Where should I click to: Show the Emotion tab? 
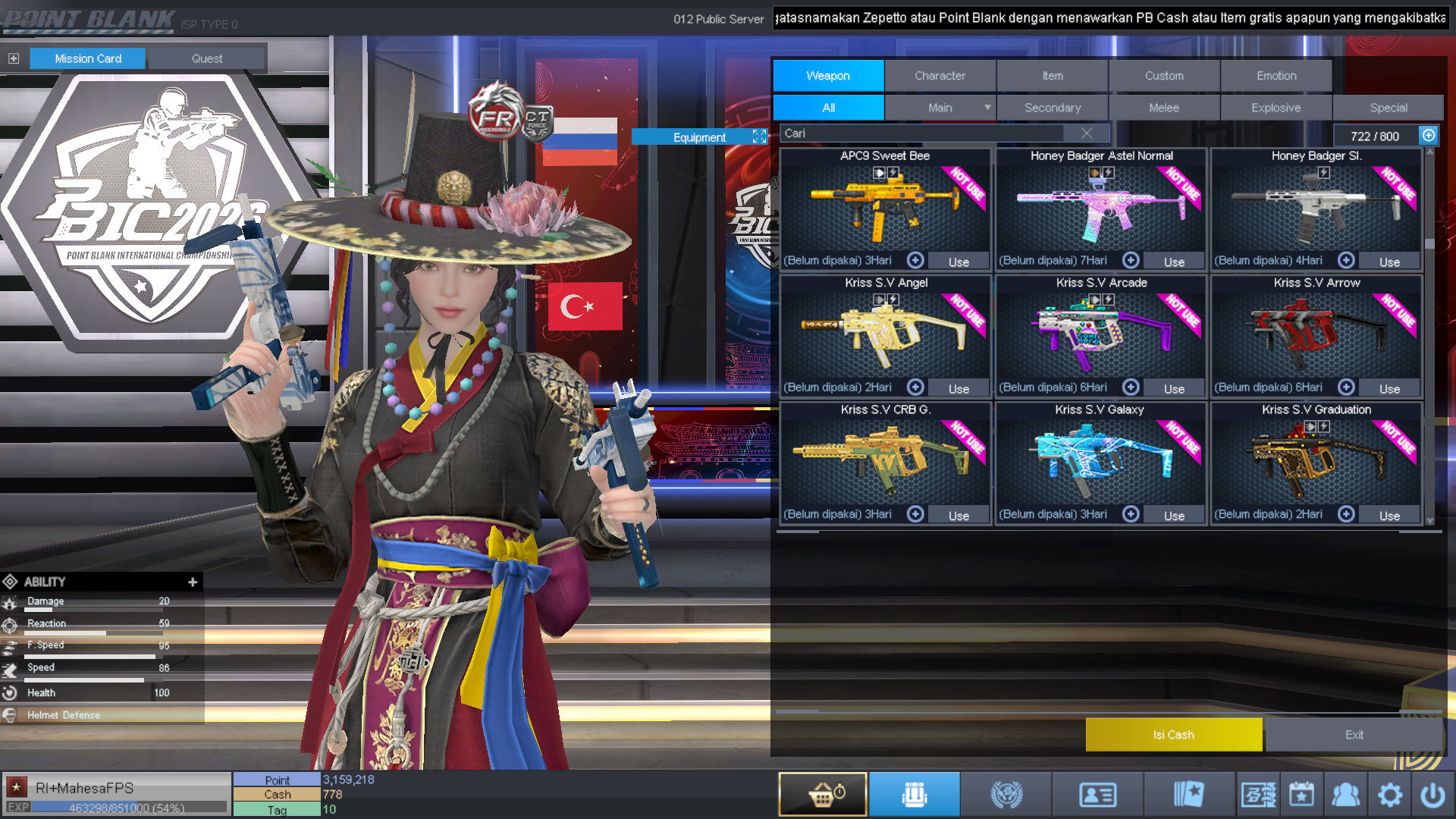(1276, 76)
